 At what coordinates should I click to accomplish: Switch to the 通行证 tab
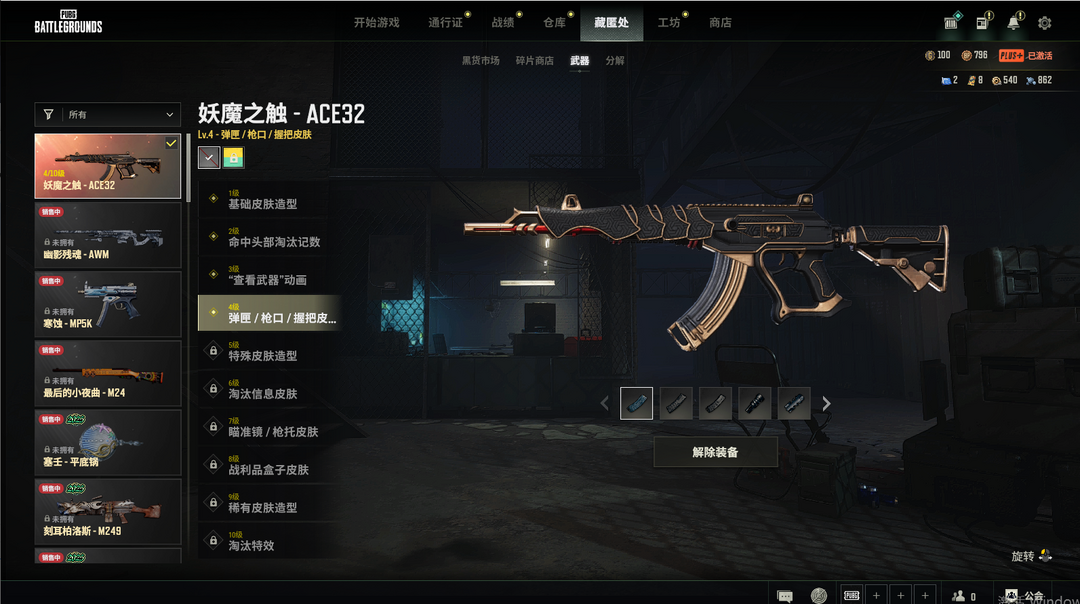tap(445, 22)
